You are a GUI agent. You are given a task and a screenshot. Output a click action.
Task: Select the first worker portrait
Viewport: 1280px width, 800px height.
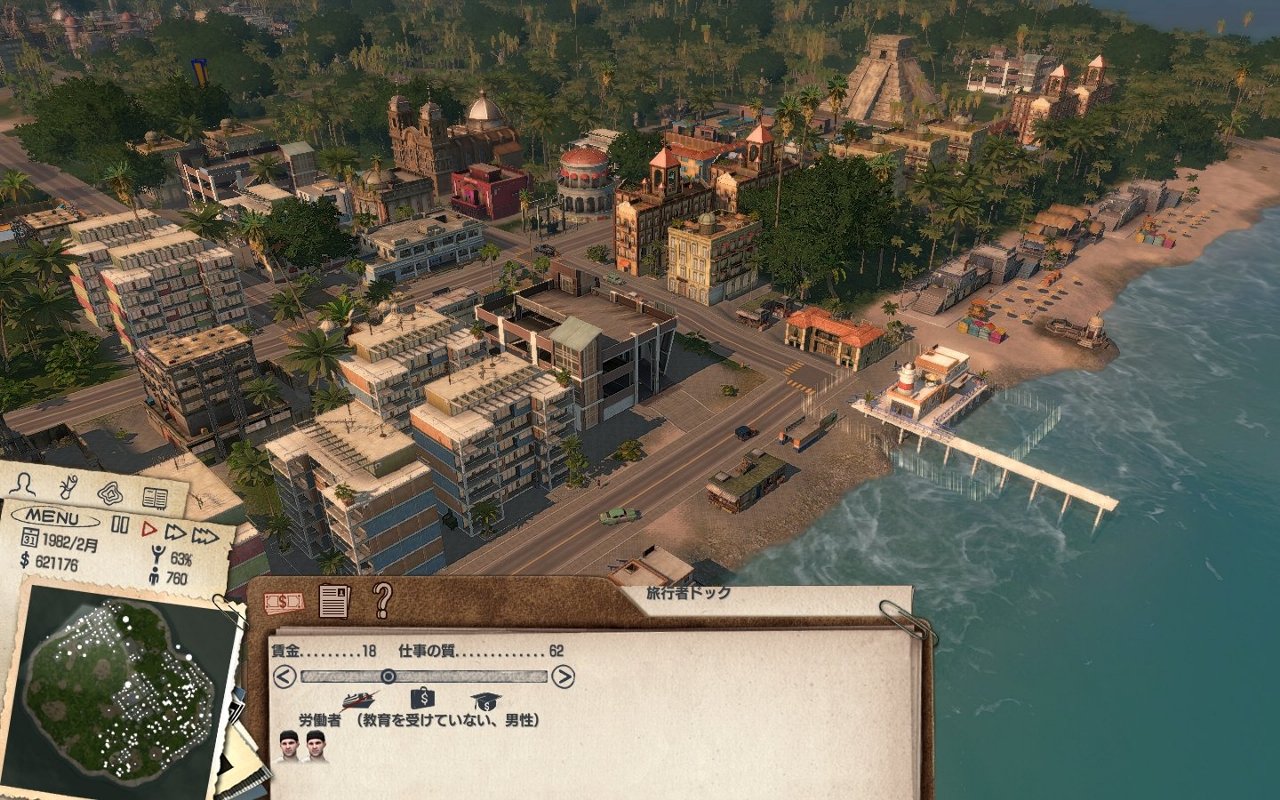click(289, 746)
